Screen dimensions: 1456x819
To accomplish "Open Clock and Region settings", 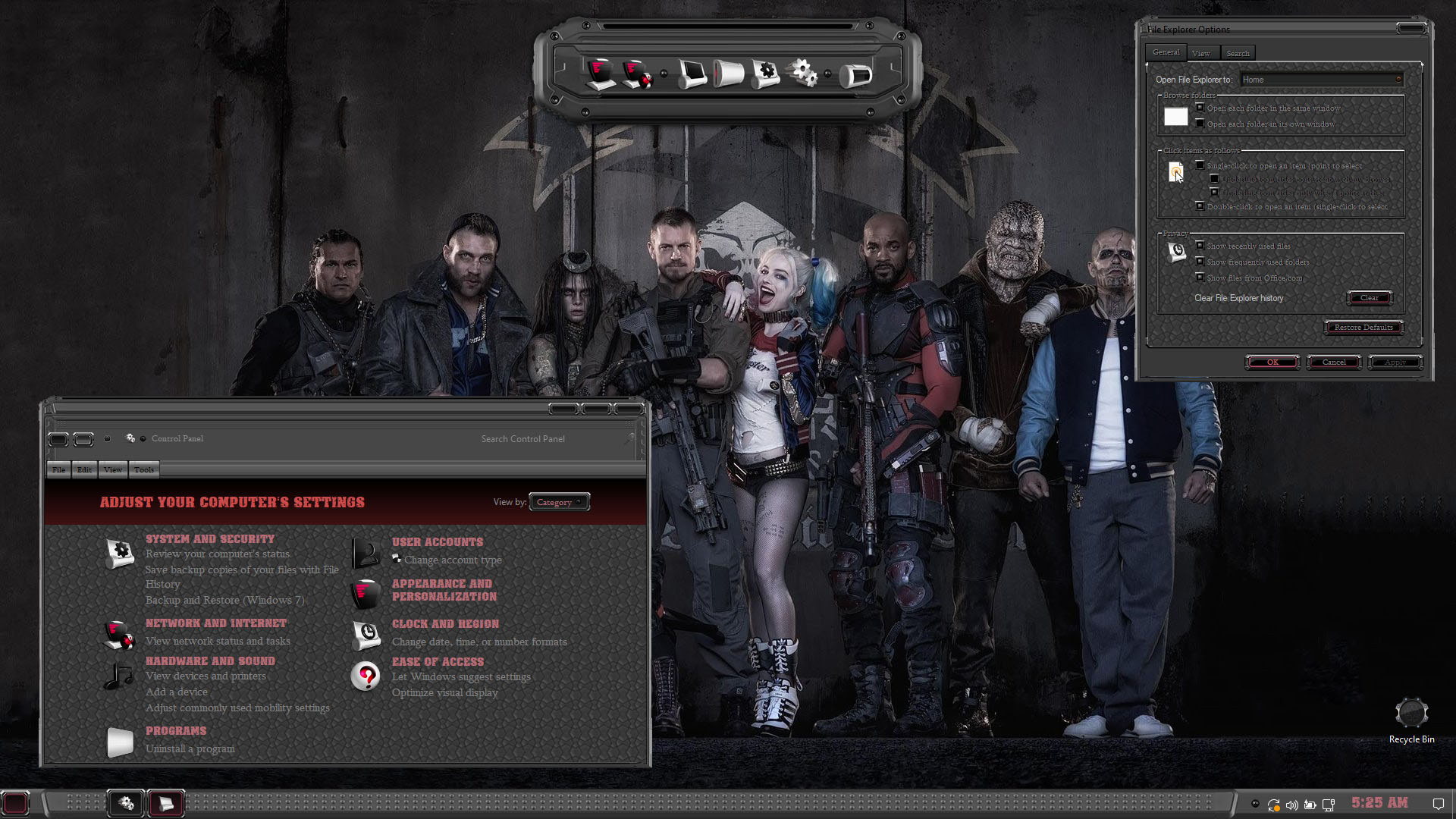I will coord(445,624).
